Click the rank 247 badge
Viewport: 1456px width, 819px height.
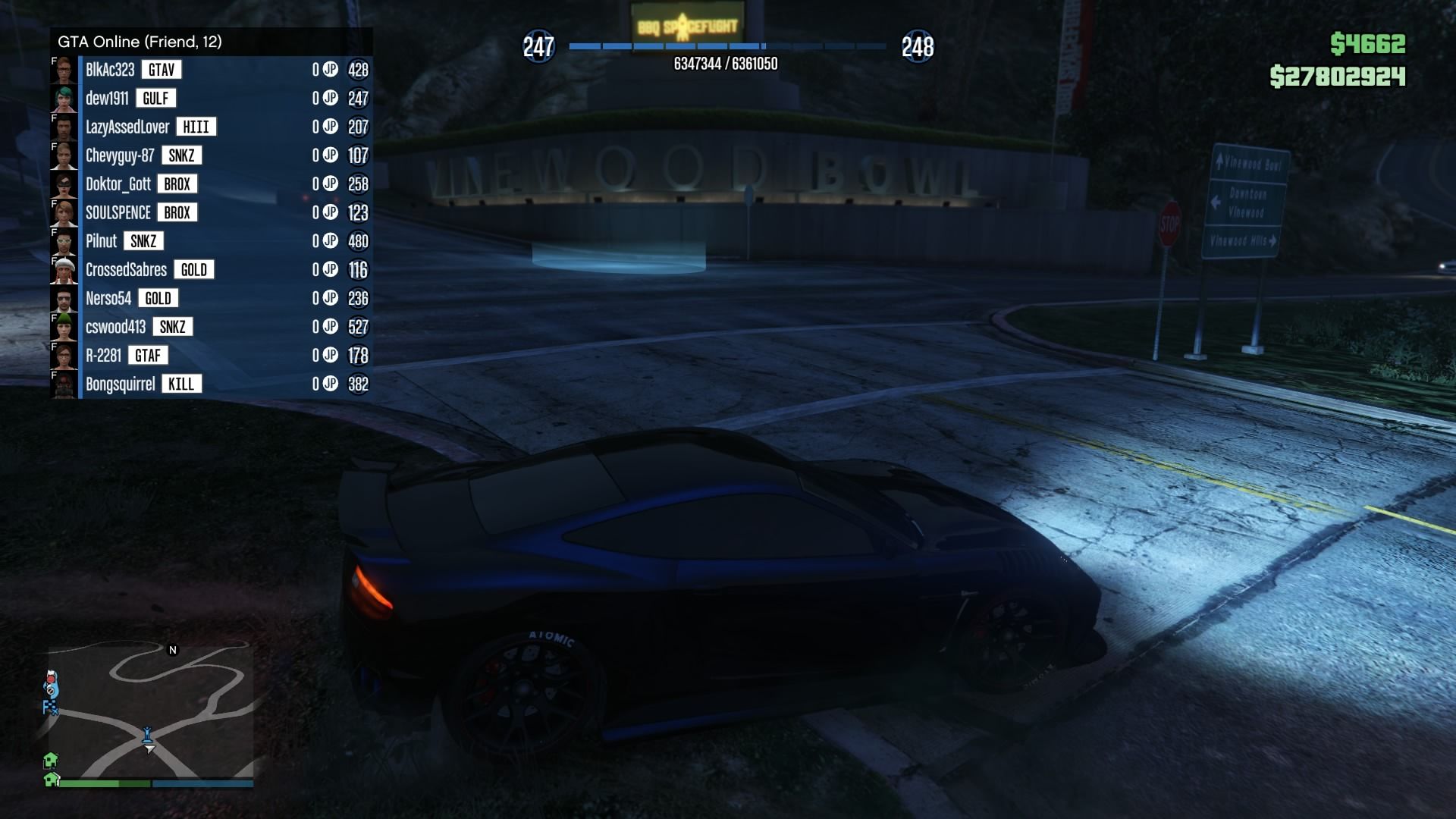pos(538,45)
